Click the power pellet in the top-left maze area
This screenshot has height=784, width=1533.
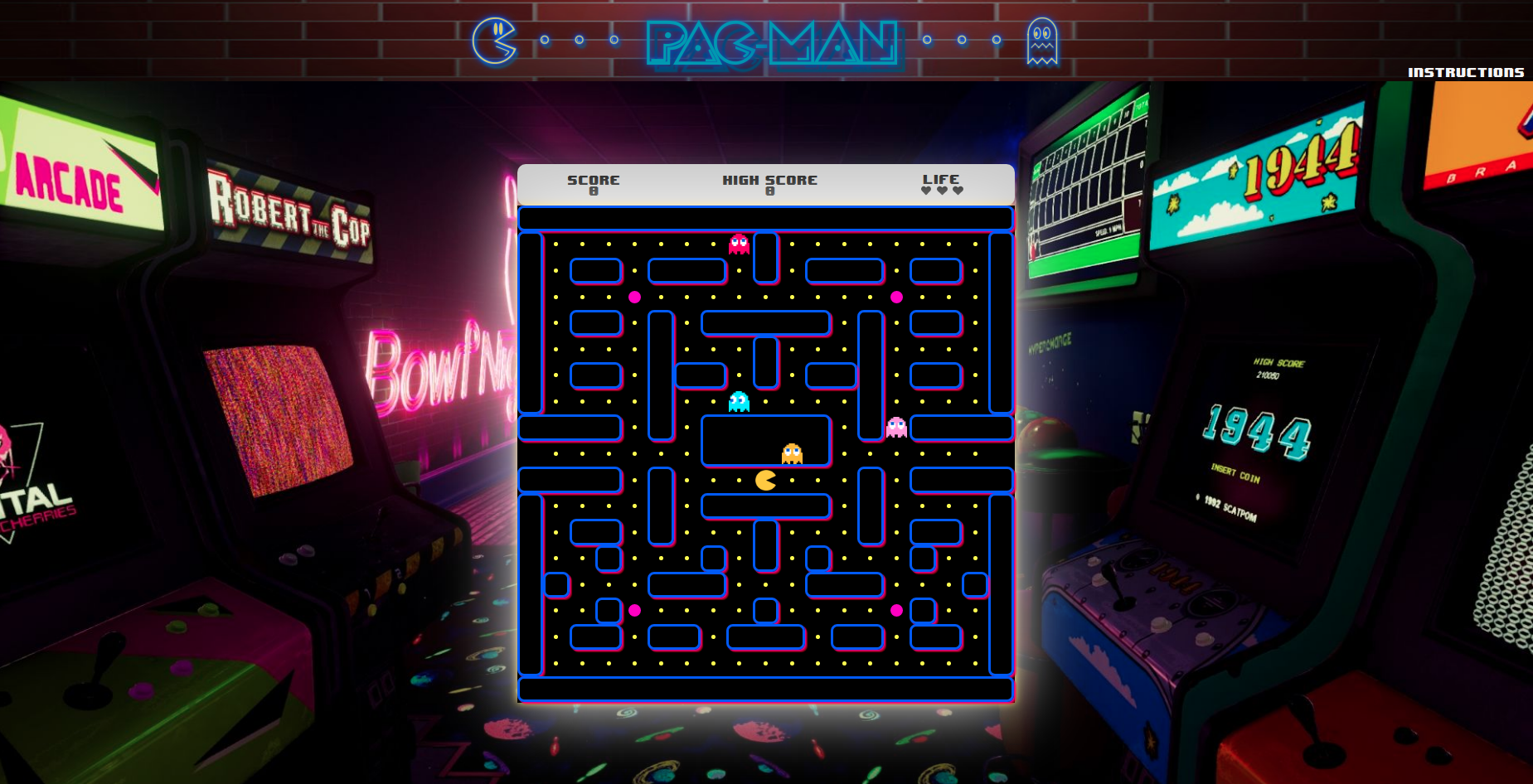[x=634, y=298]
